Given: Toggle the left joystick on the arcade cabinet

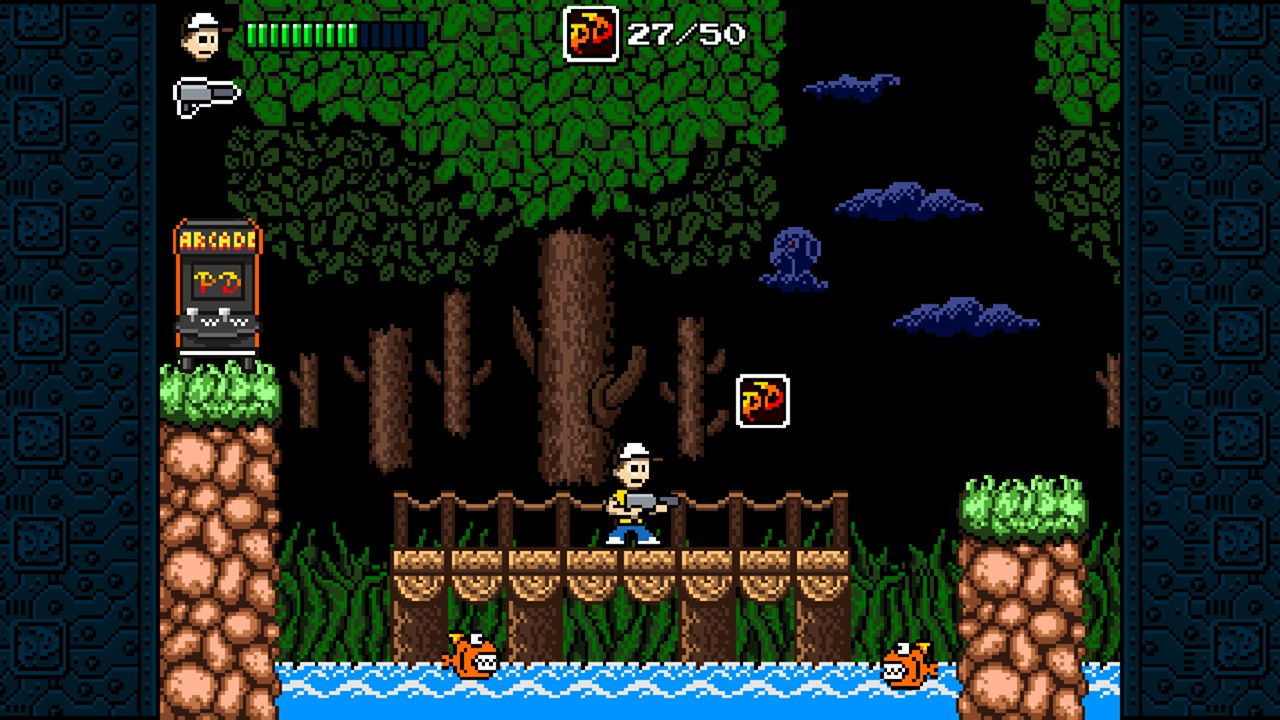Looking at the screenshot, I should pyautogui.click(x=191, y=313).
